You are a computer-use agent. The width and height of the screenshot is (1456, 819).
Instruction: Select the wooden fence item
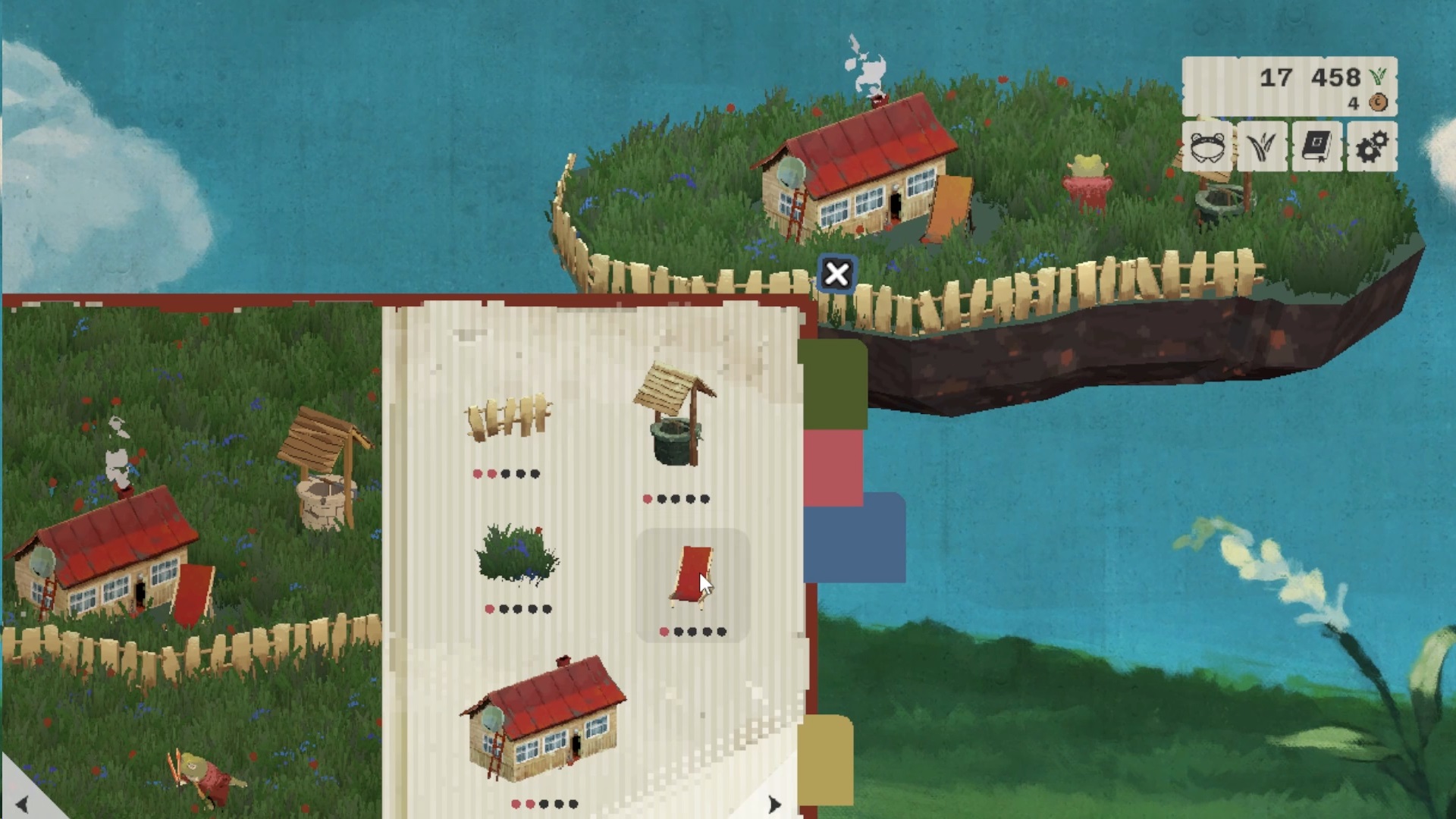pos(507,417)
